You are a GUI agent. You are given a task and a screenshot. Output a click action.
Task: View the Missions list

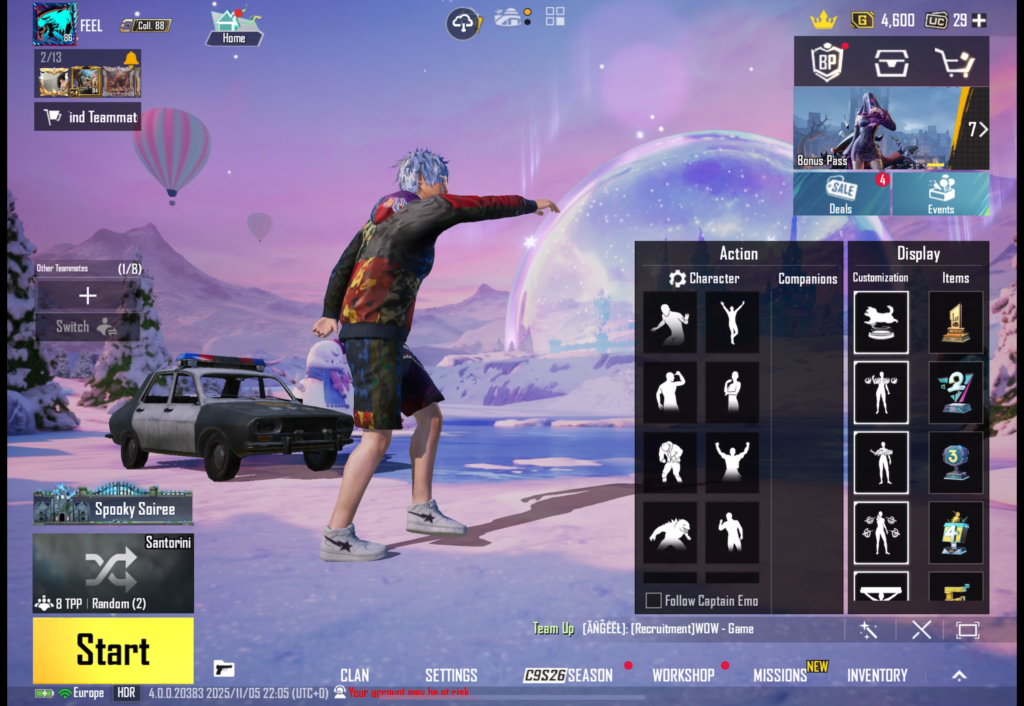tap(780, 675)
